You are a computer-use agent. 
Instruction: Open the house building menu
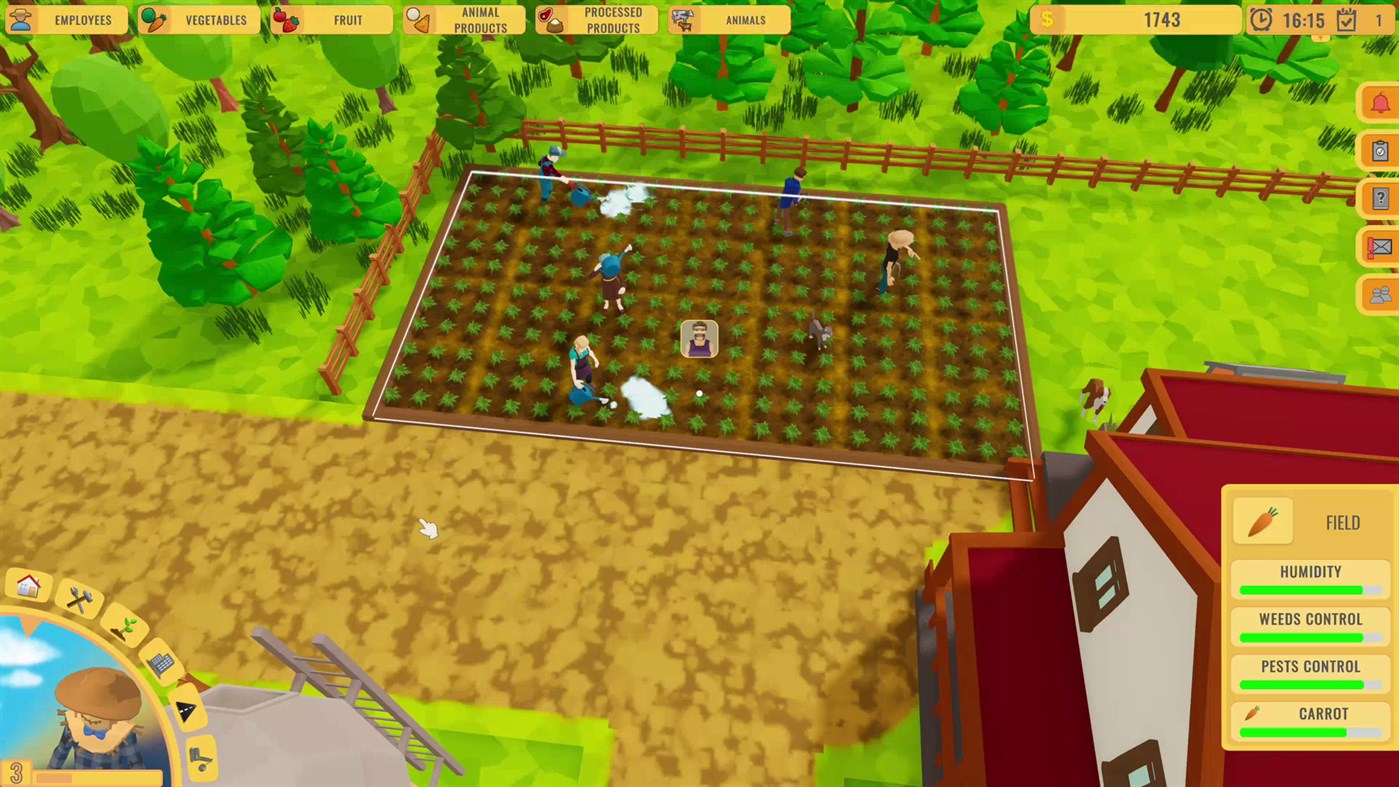(27, 588)
